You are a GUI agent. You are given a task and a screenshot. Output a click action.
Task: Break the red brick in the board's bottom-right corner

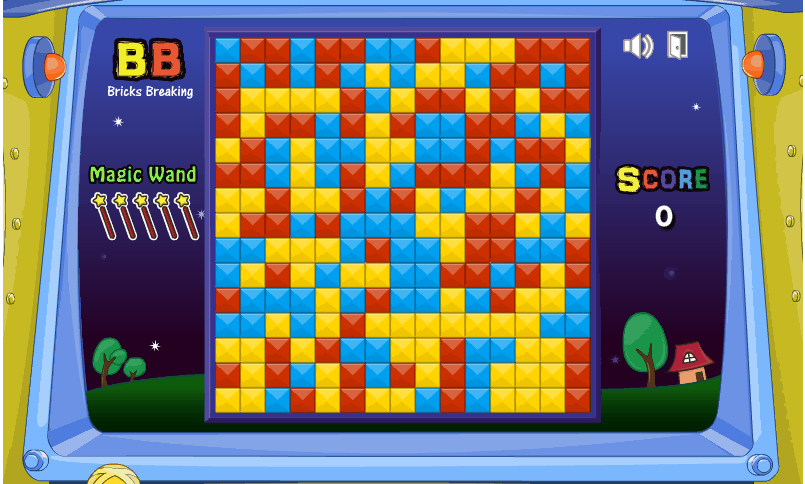tap(578, 400)
